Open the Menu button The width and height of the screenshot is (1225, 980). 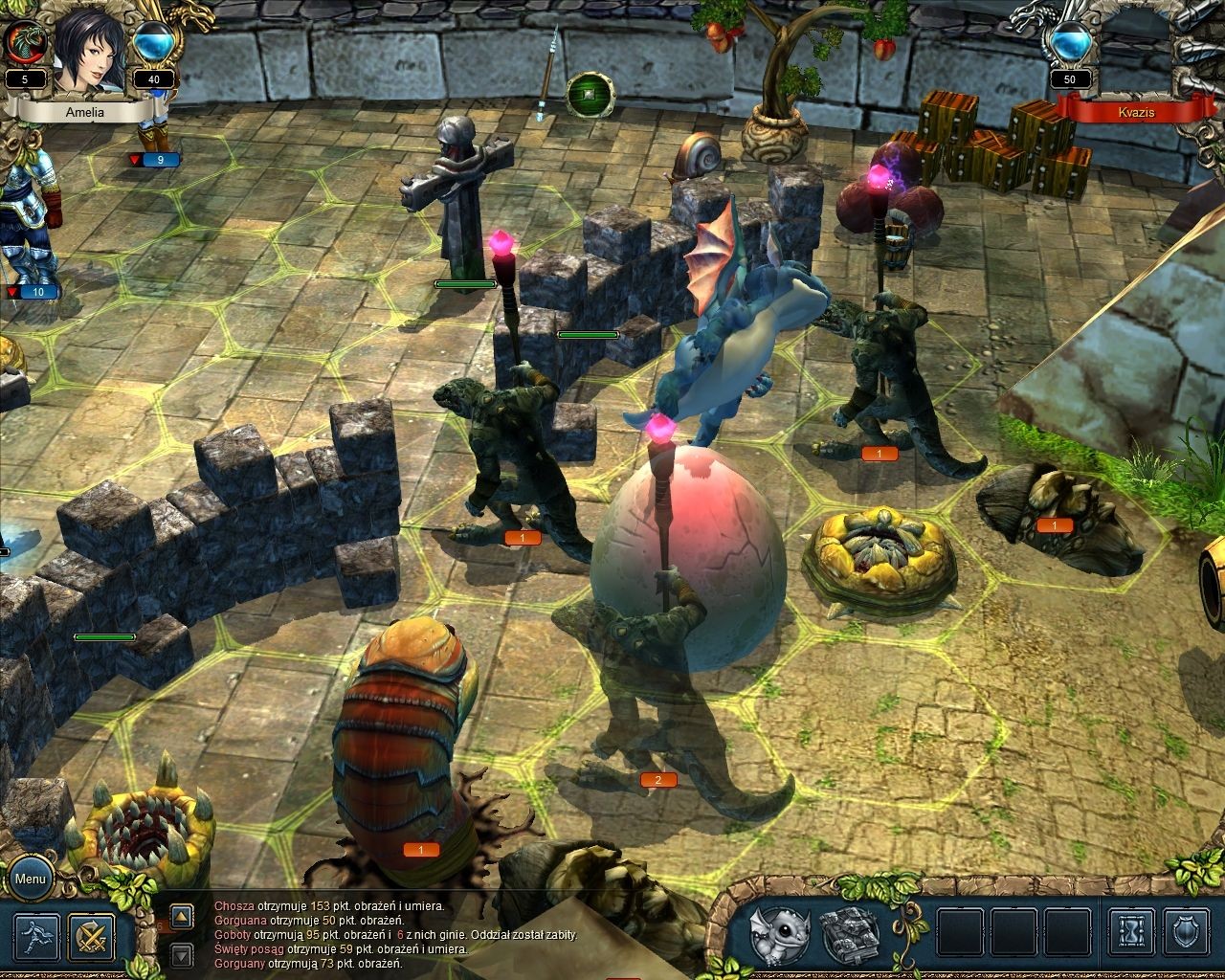click(30, 879)
